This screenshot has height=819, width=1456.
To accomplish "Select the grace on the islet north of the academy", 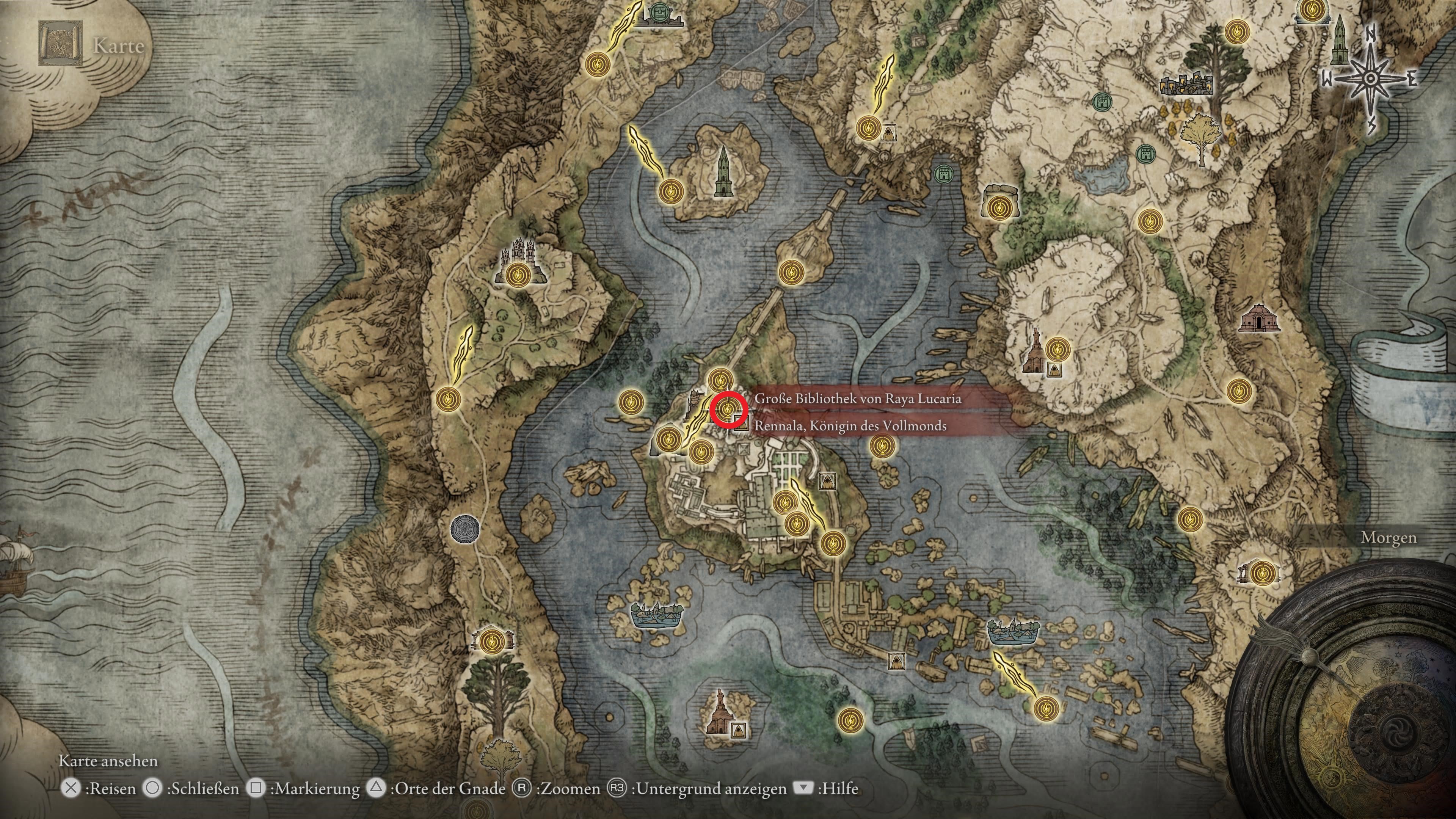I will (x=789, y=273).
